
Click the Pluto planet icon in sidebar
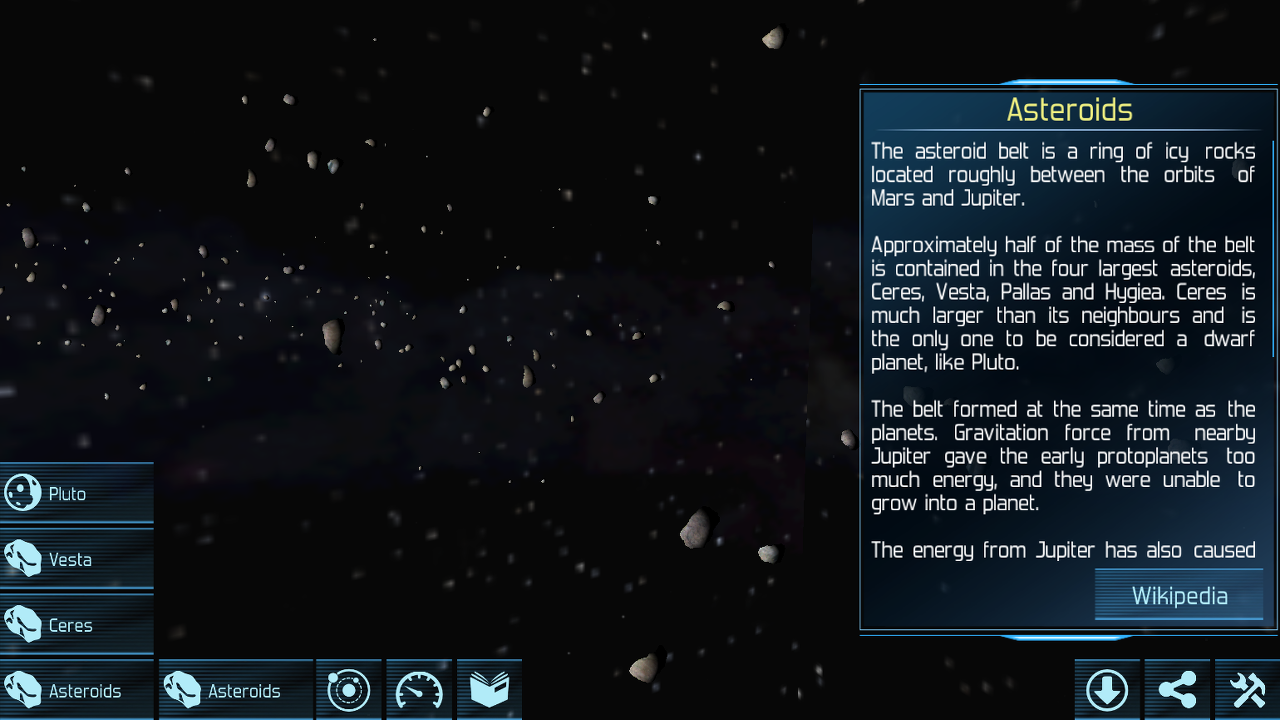pyautogui.click(x=22, y=493)
